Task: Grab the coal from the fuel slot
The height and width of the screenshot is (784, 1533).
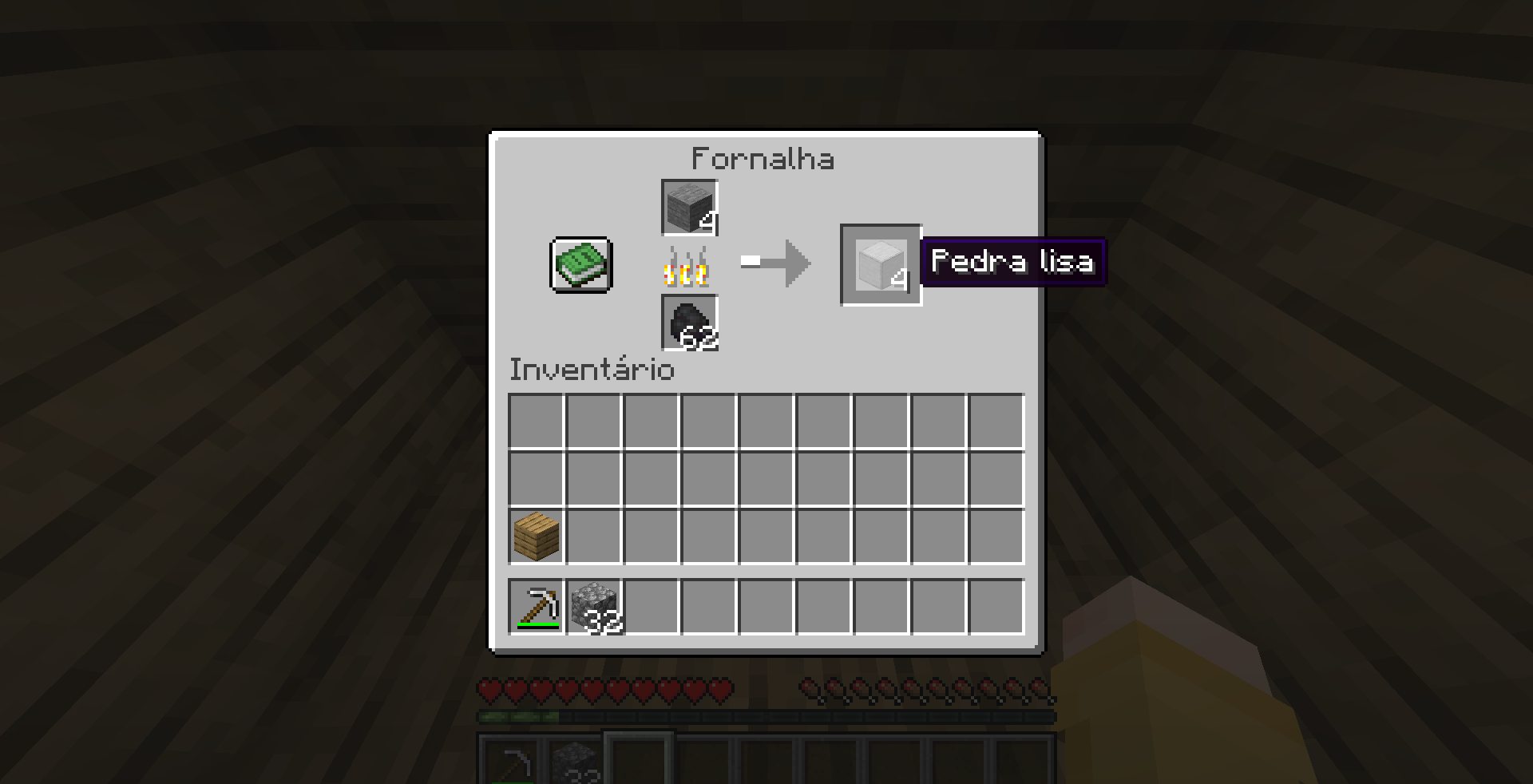Action: 690,323
